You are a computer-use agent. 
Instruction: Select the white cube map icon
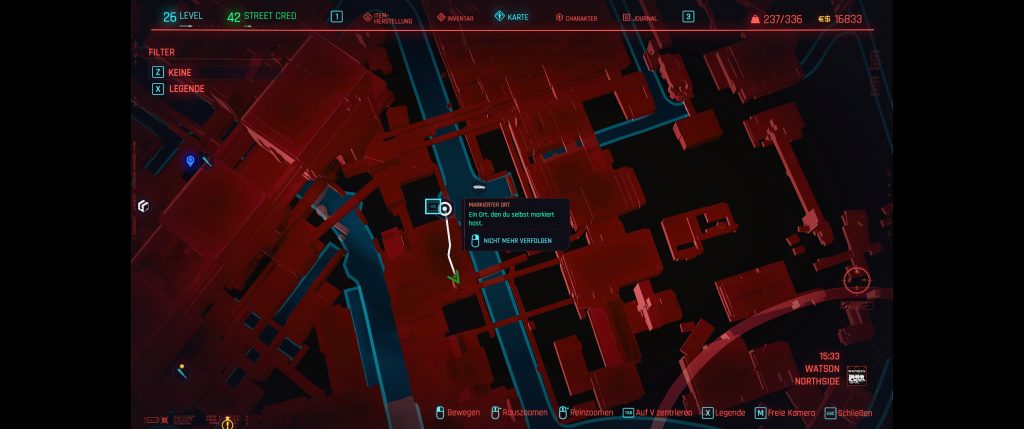pos(143,206)
